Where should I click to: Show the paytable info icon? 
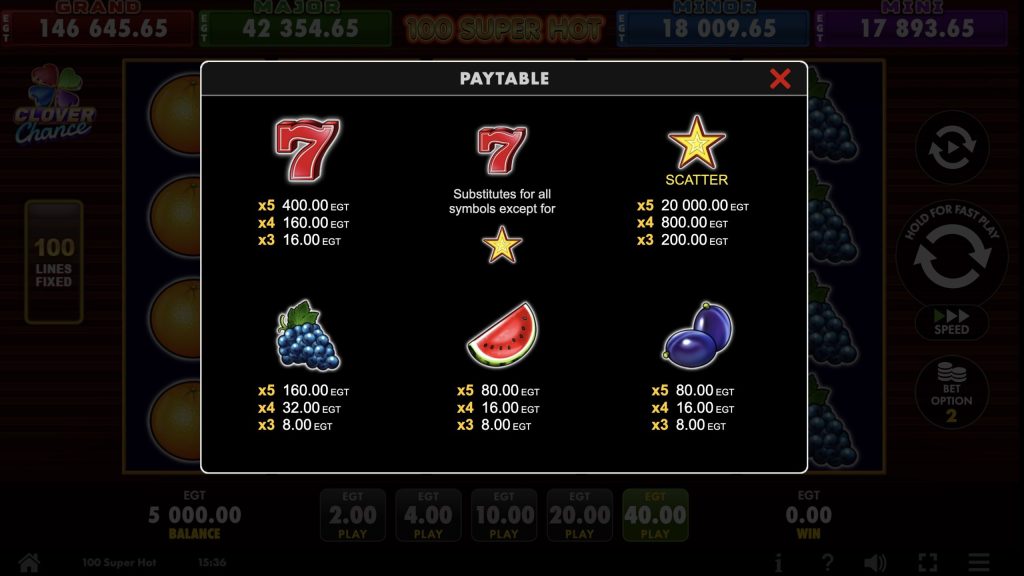(779, 563)
